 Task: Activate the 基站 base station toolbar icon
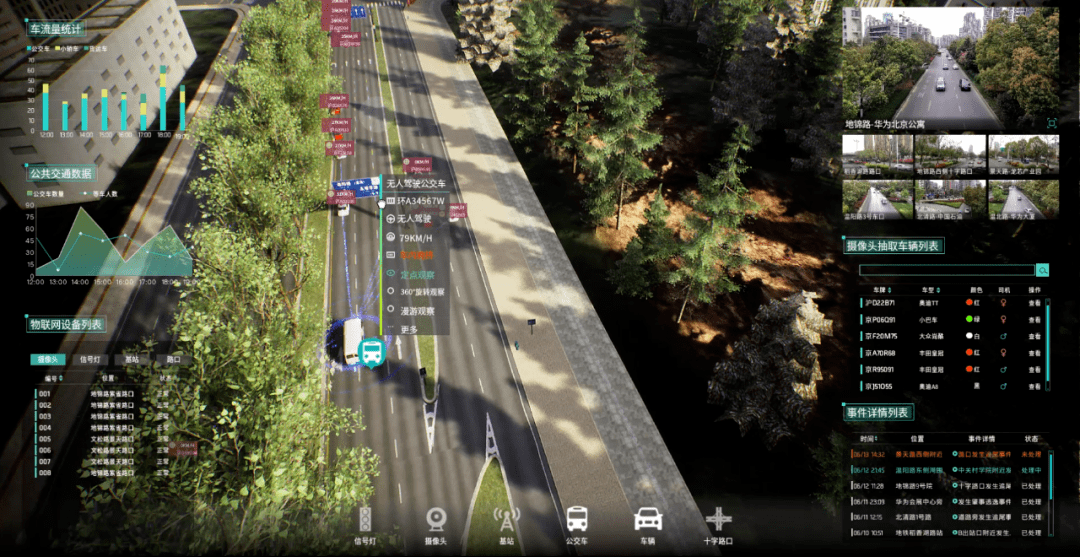pos(507,519)
